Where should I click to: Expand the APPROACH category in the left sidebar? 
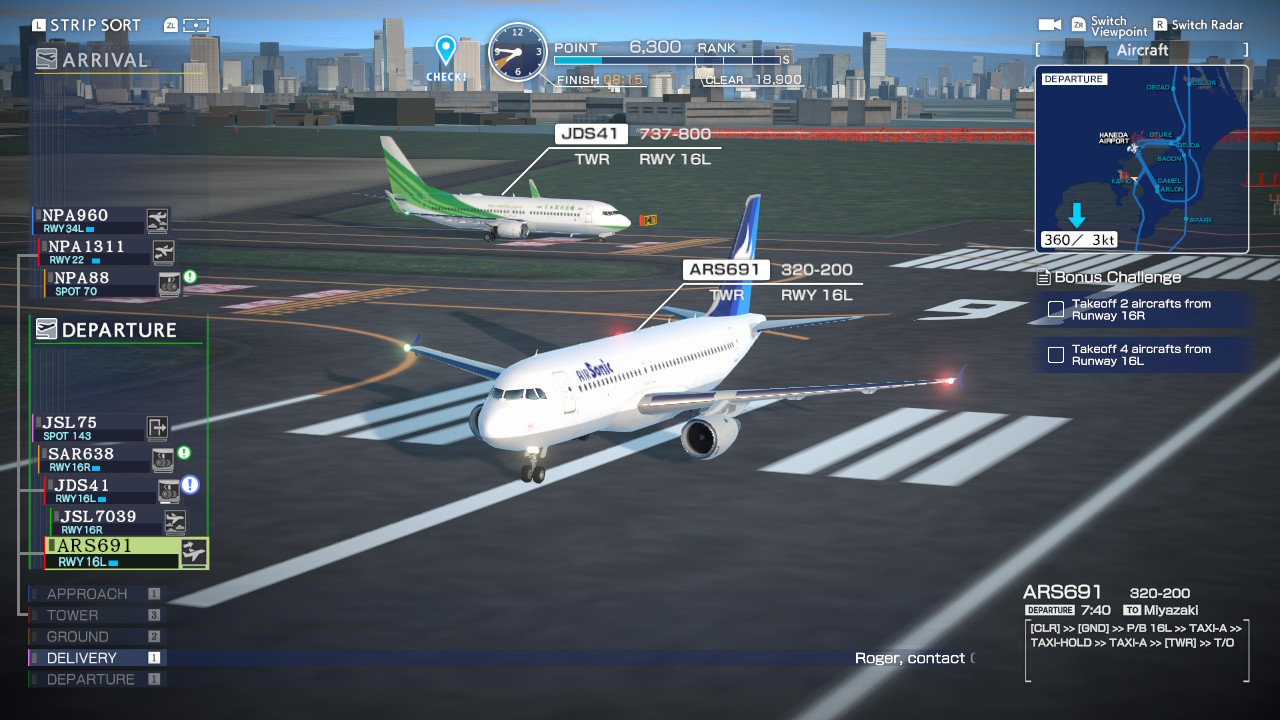[88, 593]
